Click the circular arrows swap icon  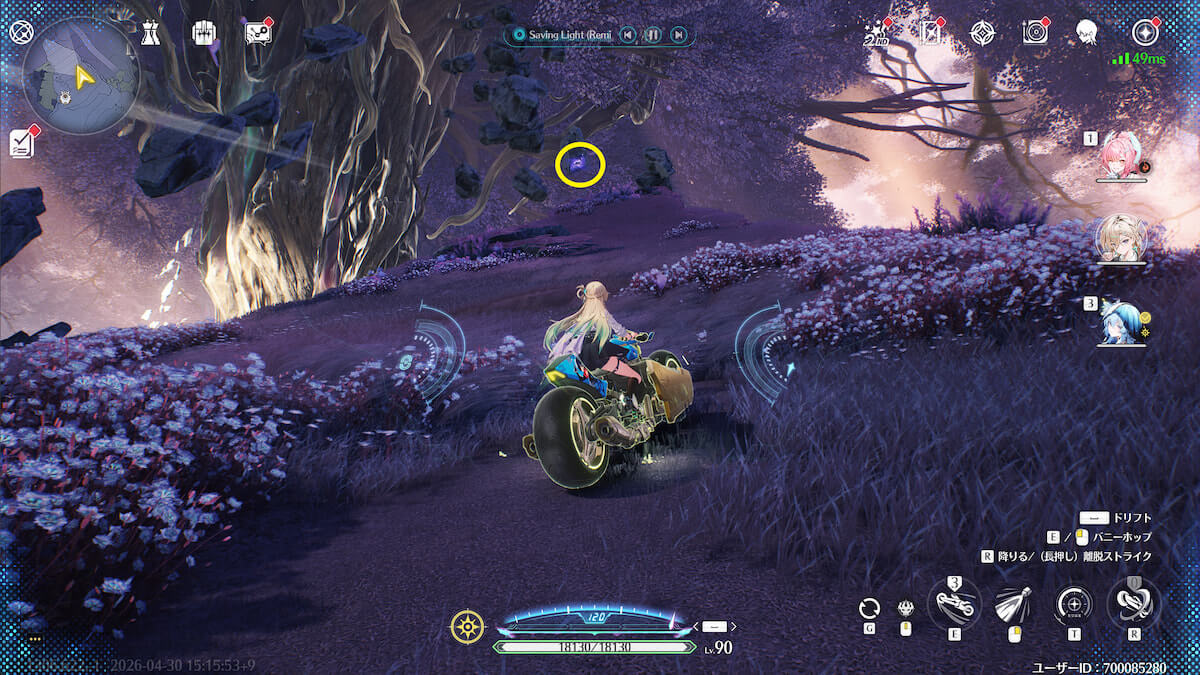[870, 607]
